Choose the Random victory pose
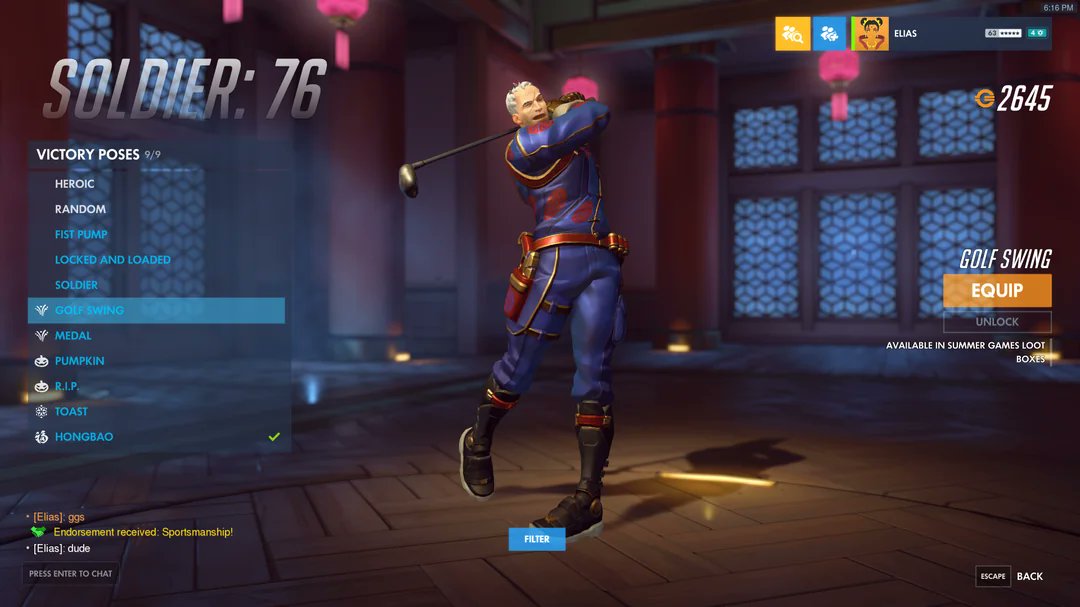Viewport: 1080px width, 607px height. (80, 209)
